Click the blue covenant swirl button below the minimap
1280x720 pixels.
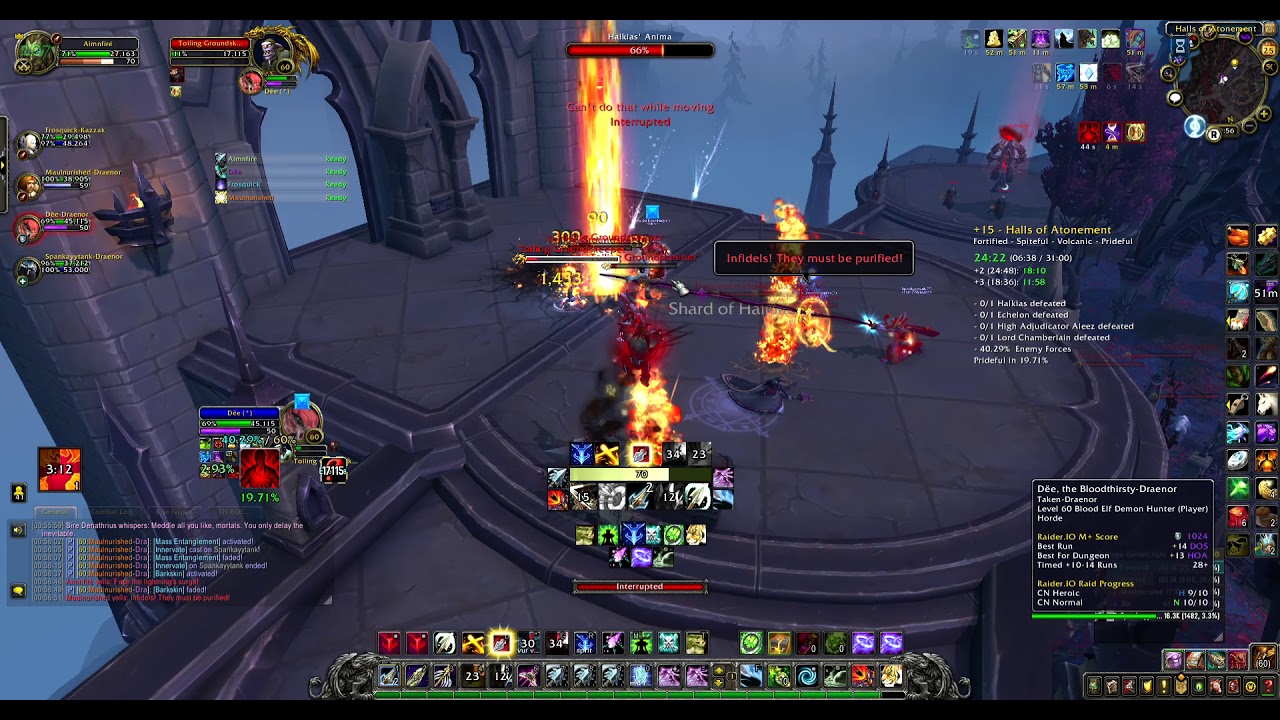coord(1194,127)
